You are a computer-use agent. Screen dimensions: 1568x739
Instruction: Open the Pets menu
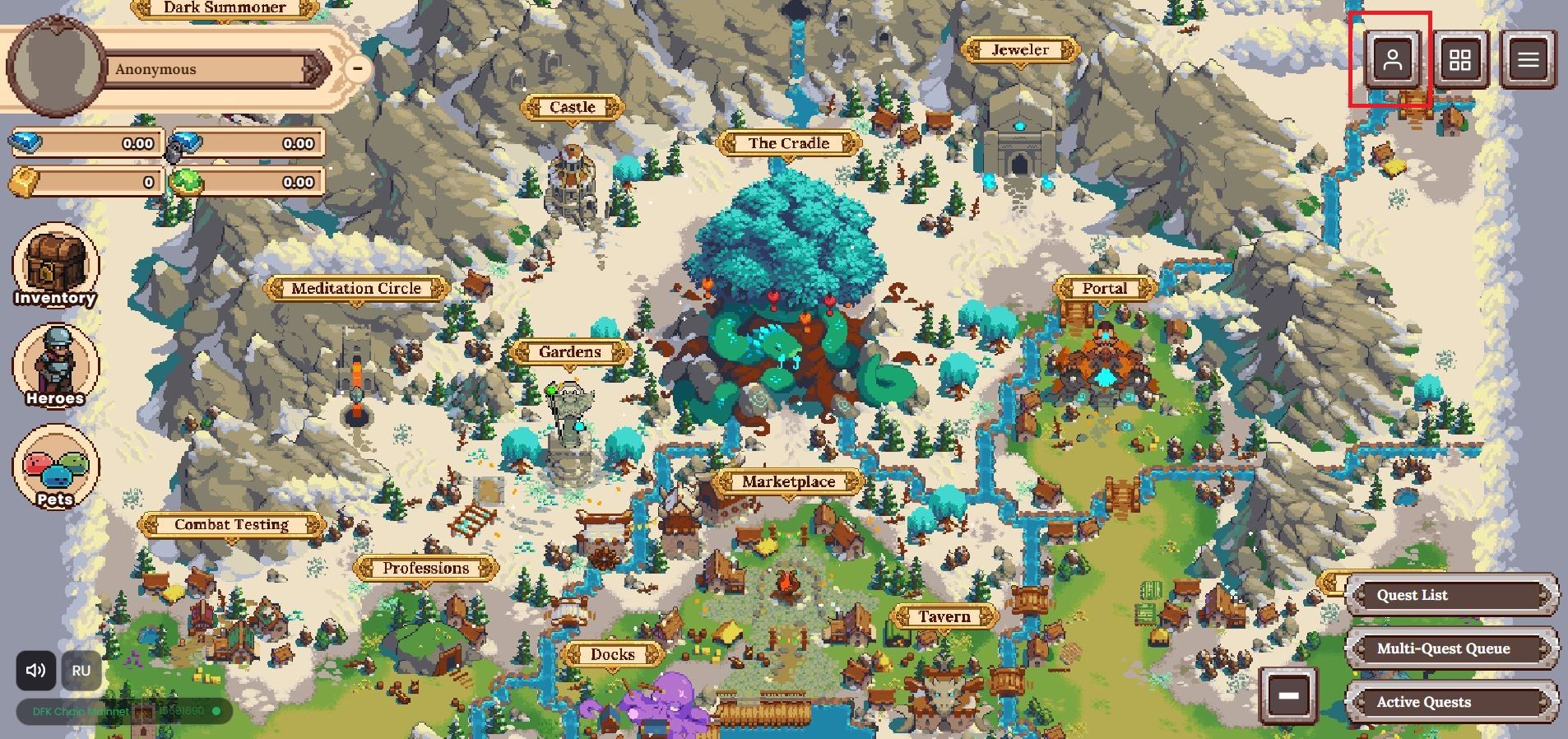tap(55, 467)
